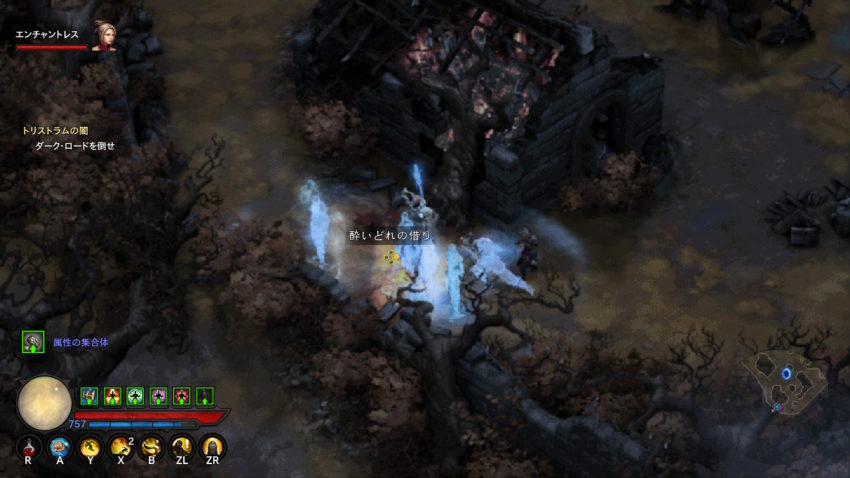Use the dash skill with 2 charges
Image resolution: width=850 pixels, height=478 pixels.
pos(120,447)
